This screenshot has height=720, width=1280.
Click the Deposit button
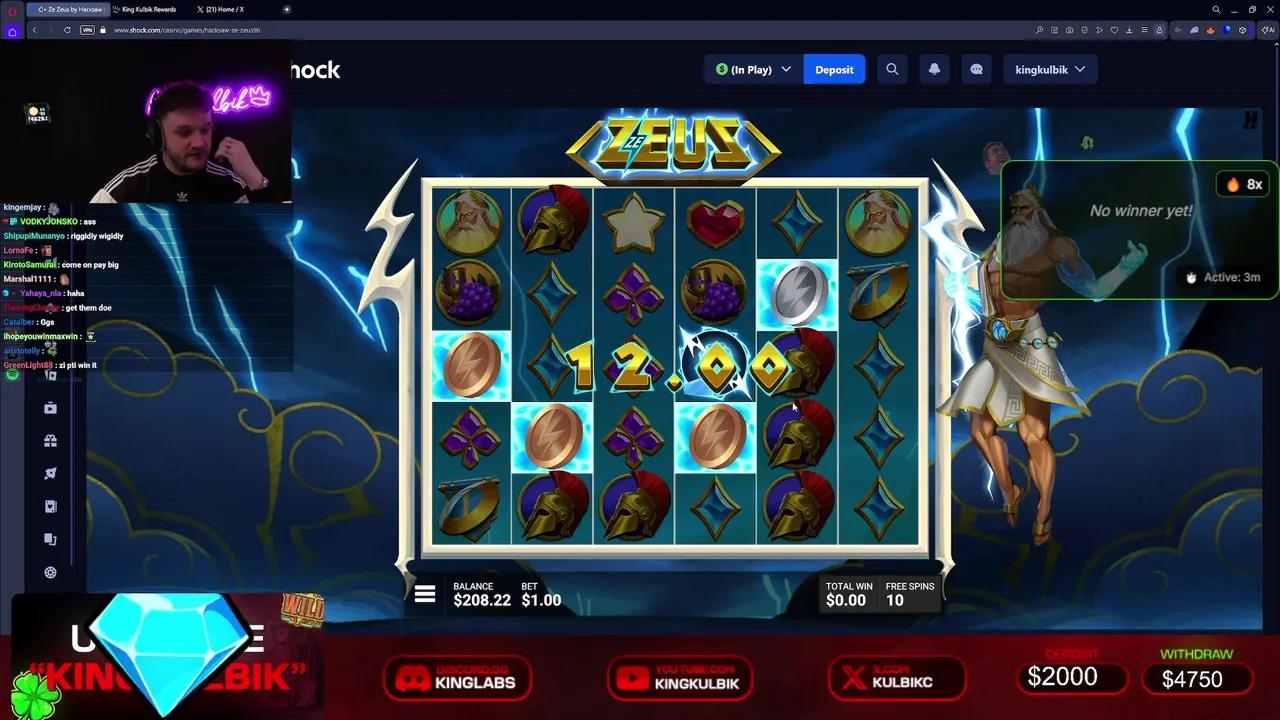[x=834, y=69]
